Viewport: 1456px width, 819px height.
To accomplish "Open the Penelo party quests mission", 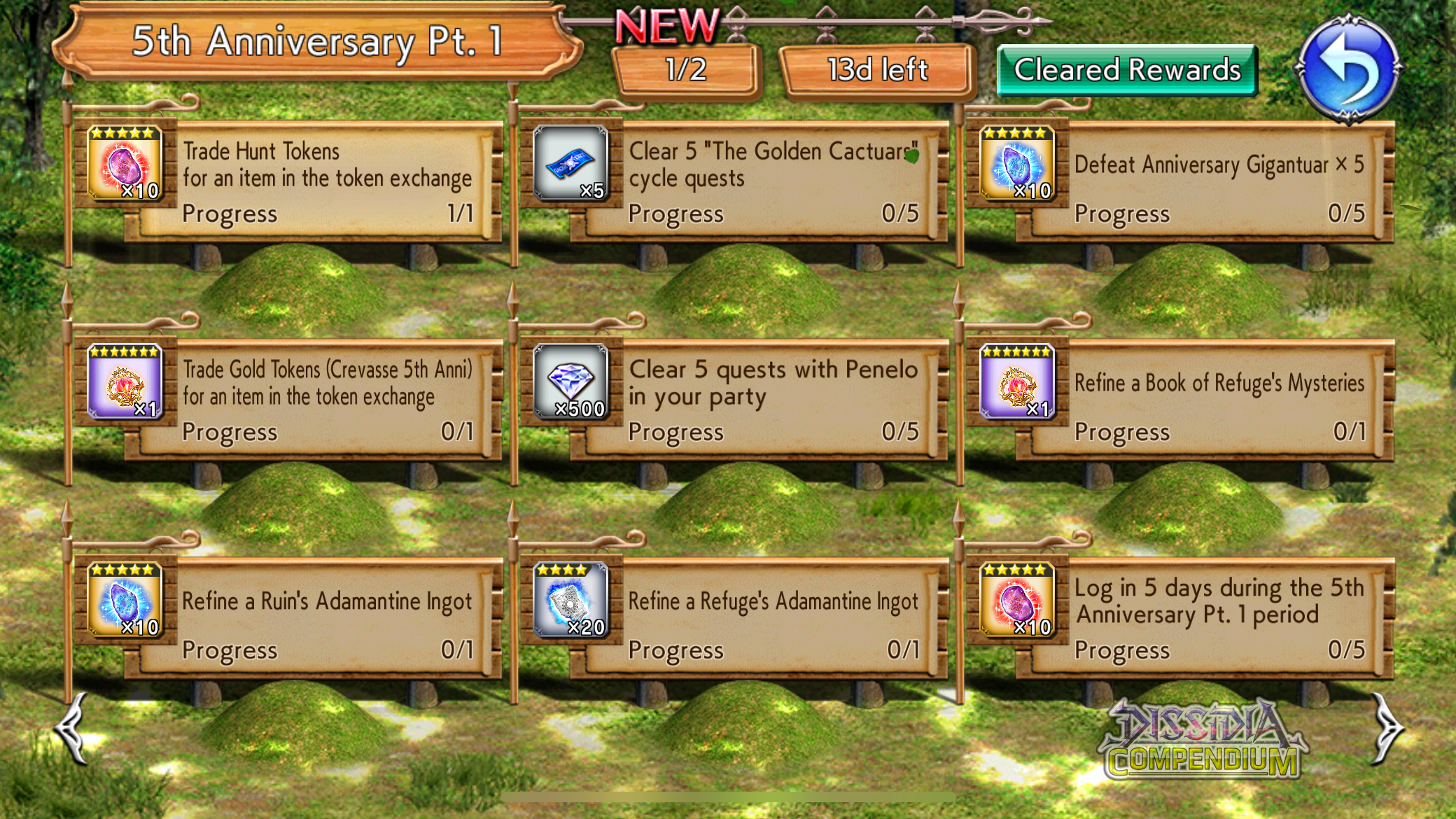I will (x=773, y=400).
